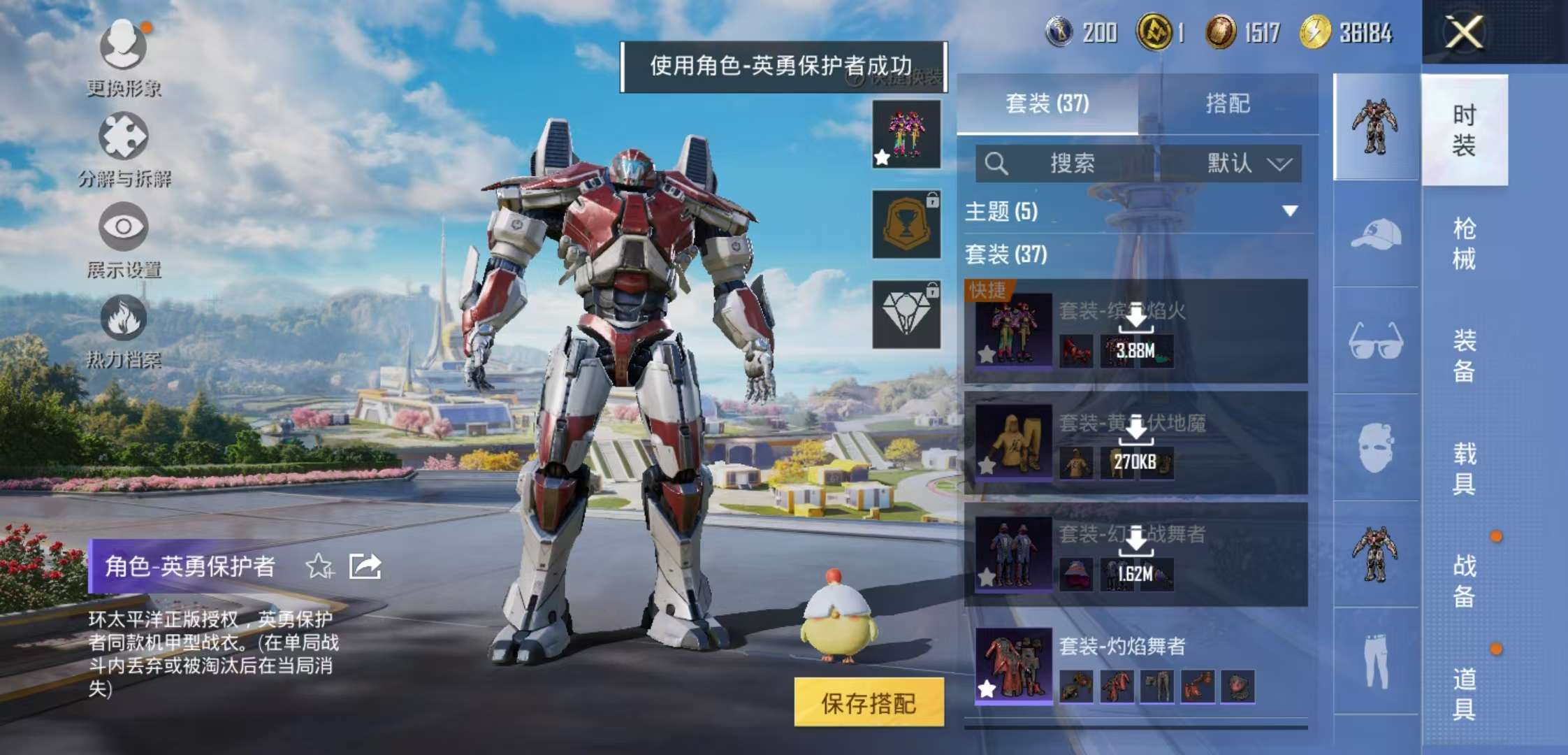Select the 时装 fashion category tab
Screen dimensions: 1568x755
(x=1464, y=130)
